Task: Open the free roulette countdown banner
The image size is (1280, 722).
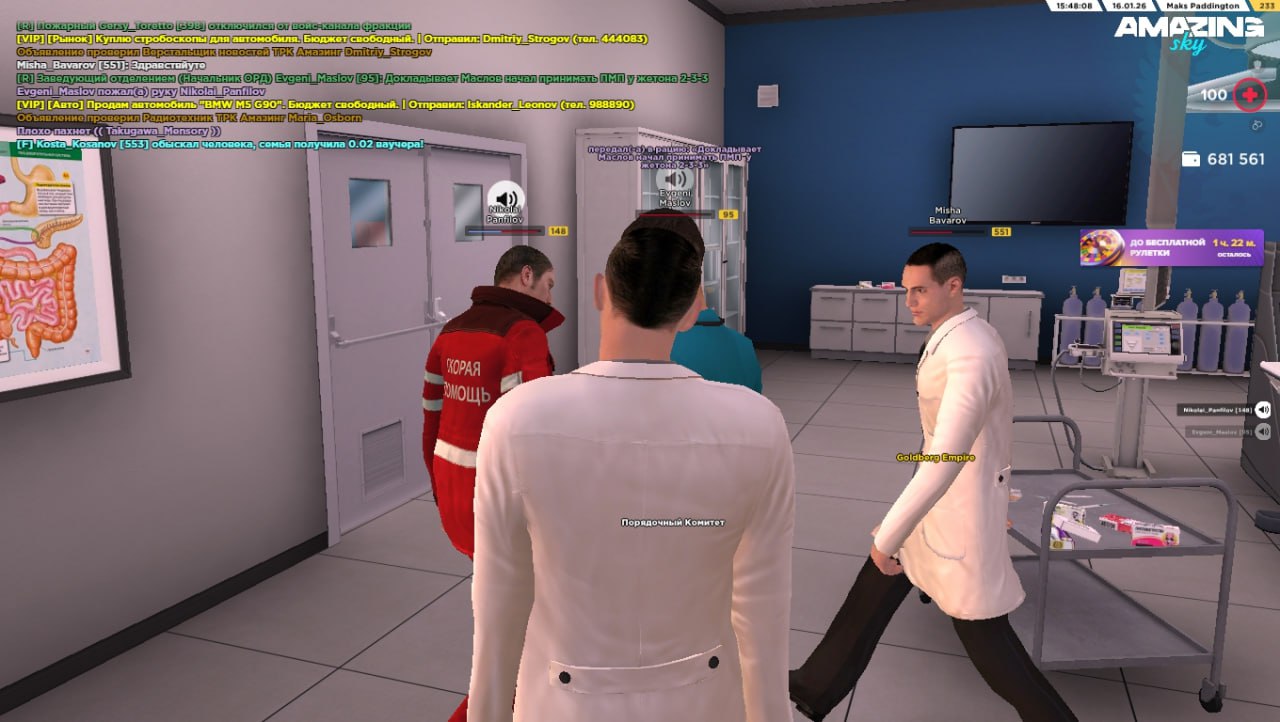Action: 1171,248
